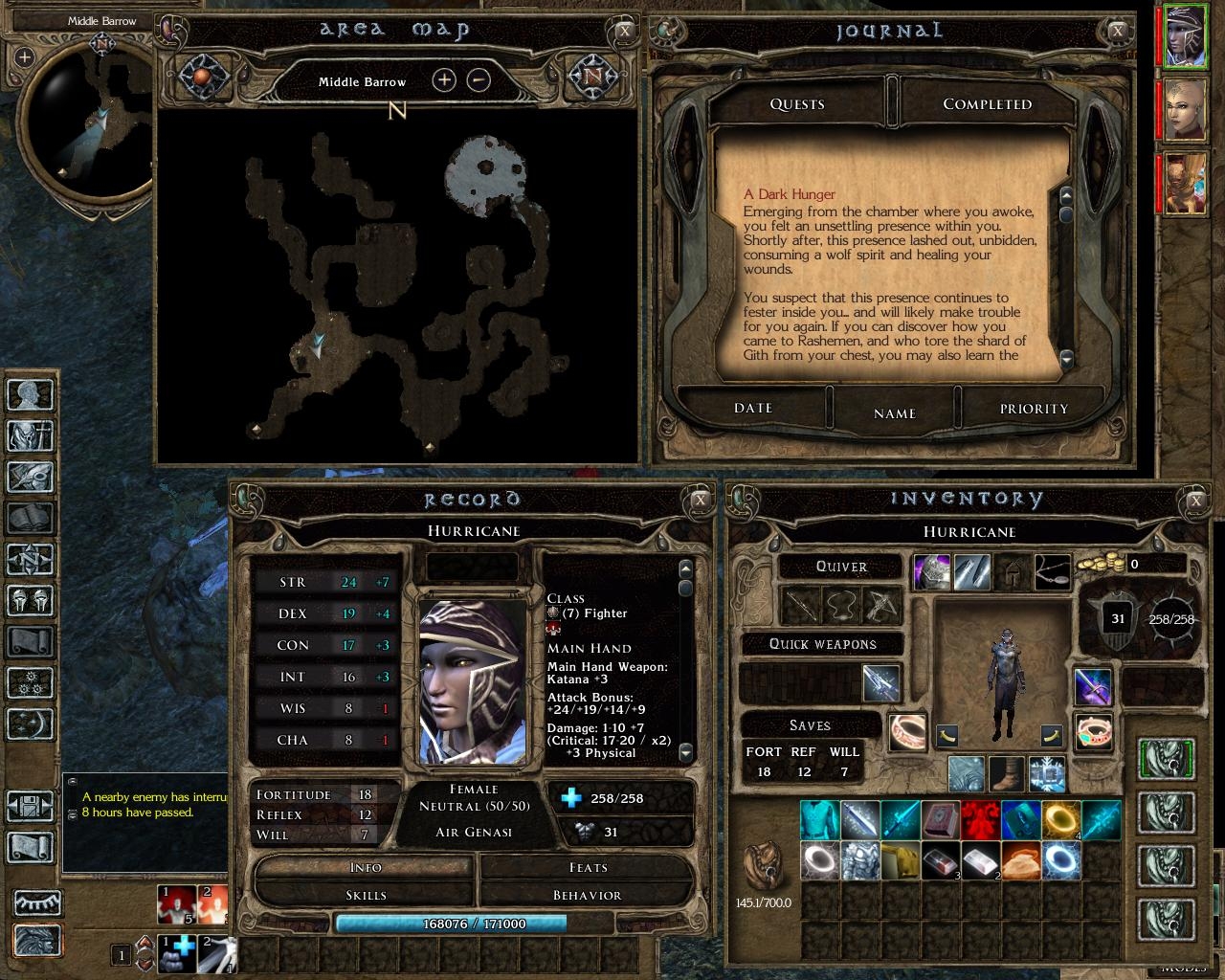Open the Feats tab on the record sheet
This screenshot has height=980, width=1225.
[x=588, y=867]
